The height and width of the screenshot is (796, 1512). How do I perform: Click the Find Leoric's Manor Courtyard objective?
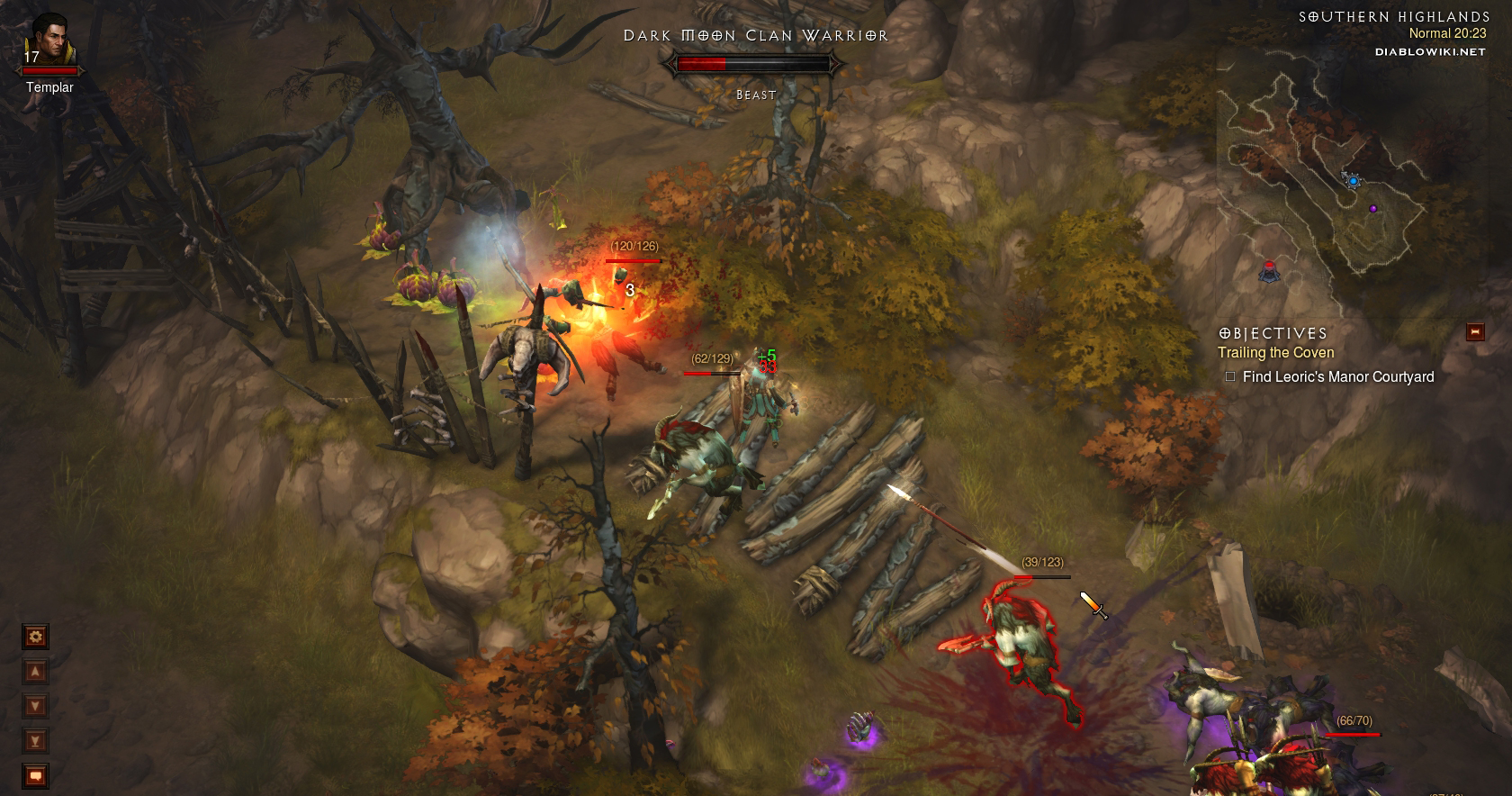point(1337,377)
